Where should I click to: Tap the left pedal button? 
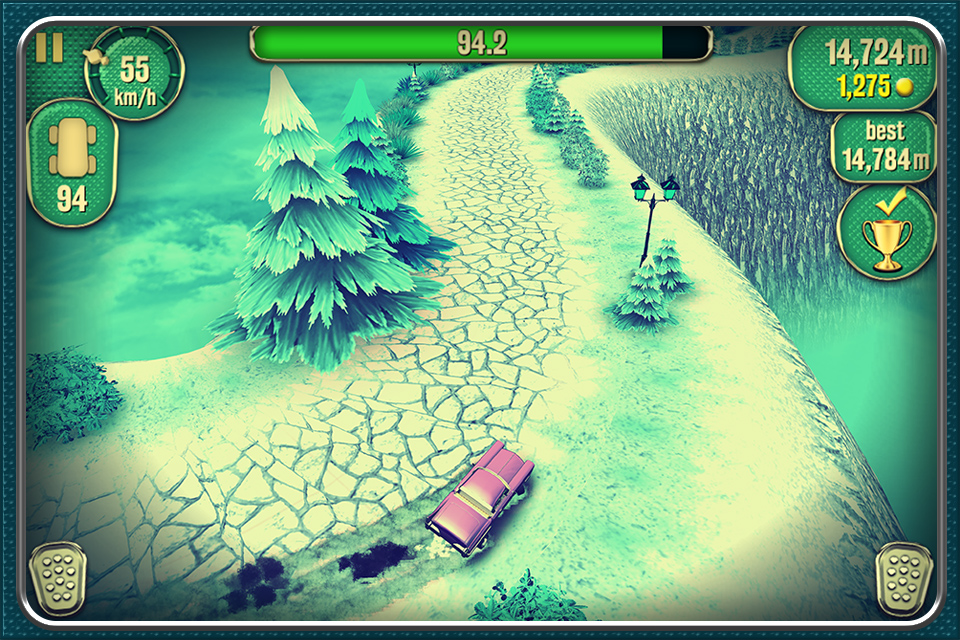57,579
